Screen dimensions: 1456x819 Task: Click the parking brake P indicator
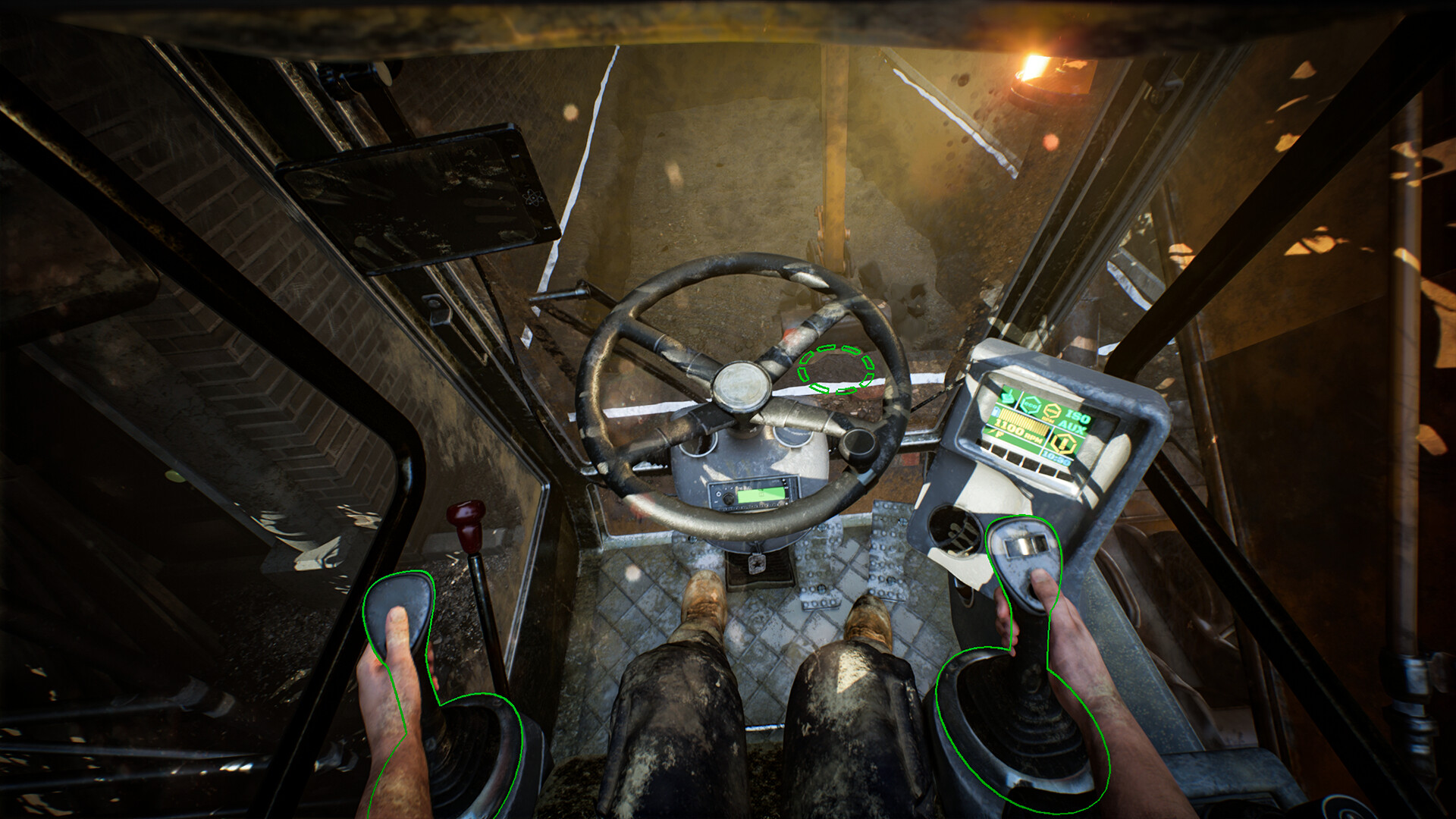(999, 434)
